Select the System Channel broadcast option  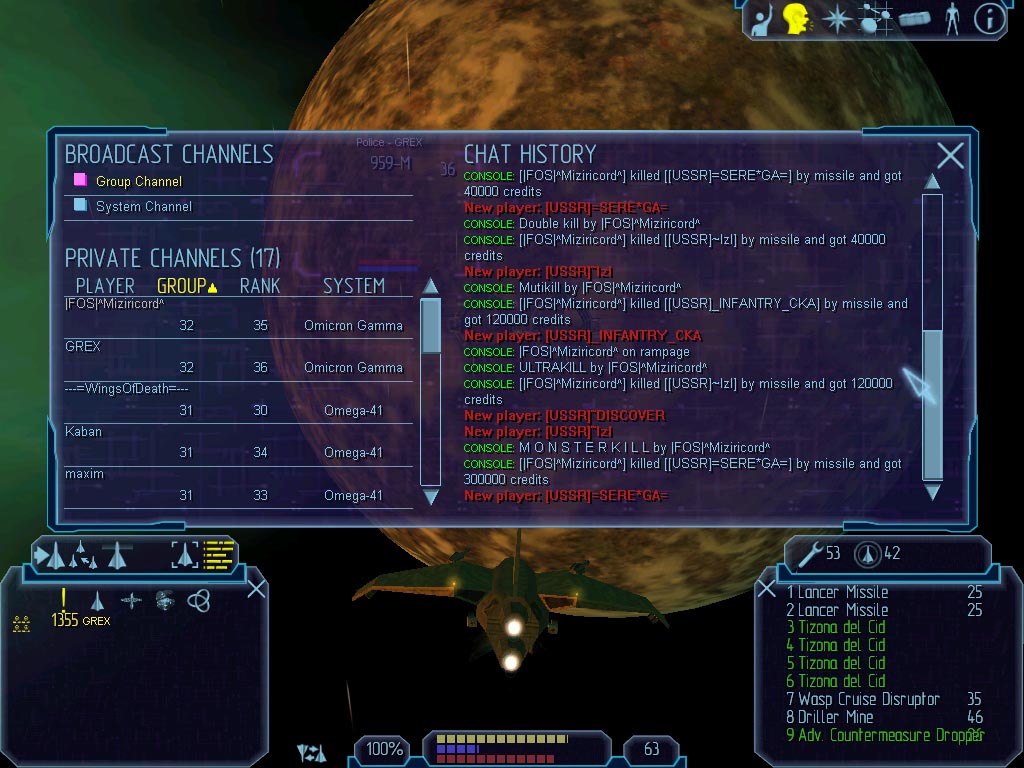(143, 207)
